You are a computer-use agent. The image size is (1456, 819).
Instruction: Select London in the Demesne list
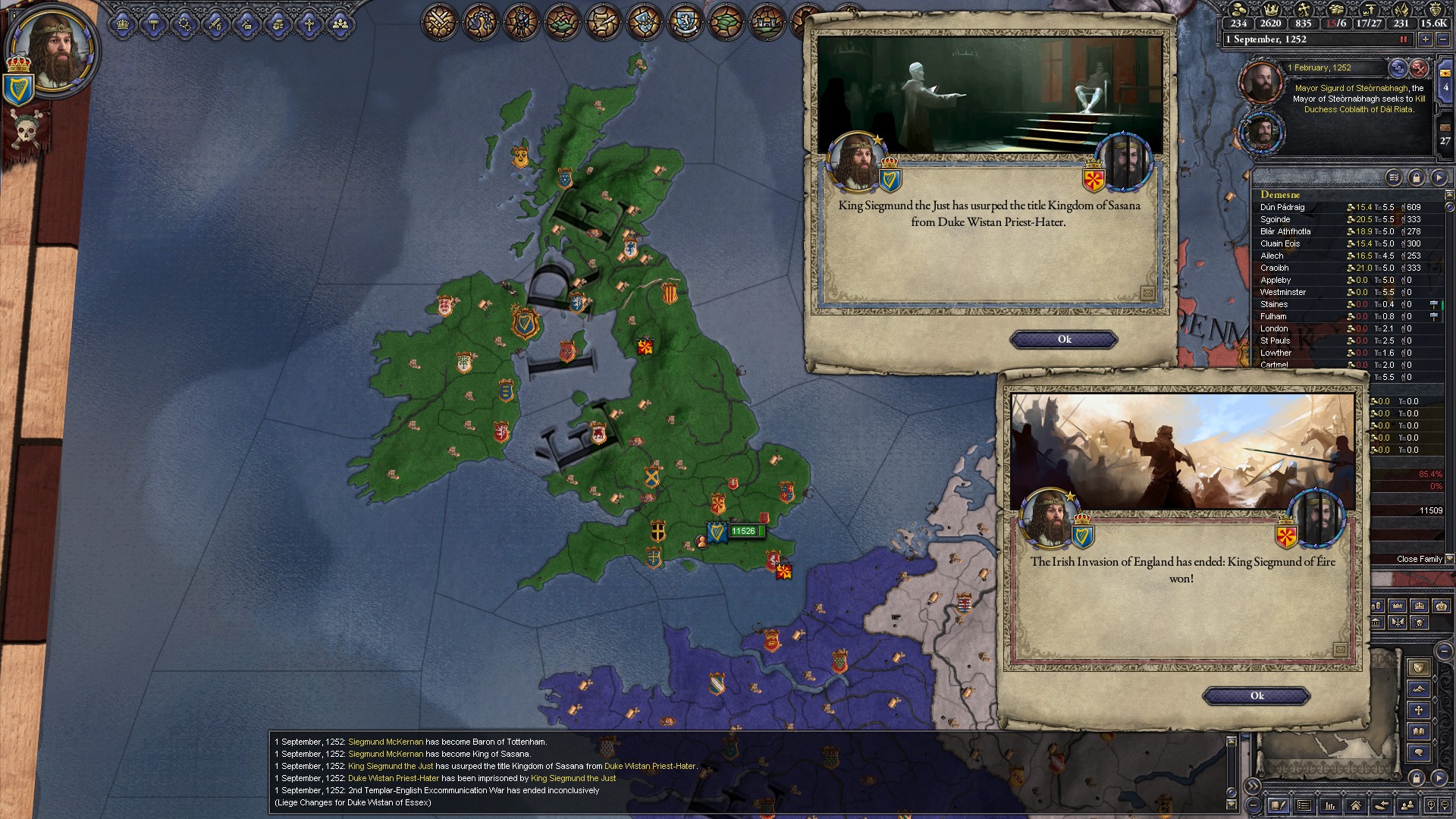tap(1274, 328)
